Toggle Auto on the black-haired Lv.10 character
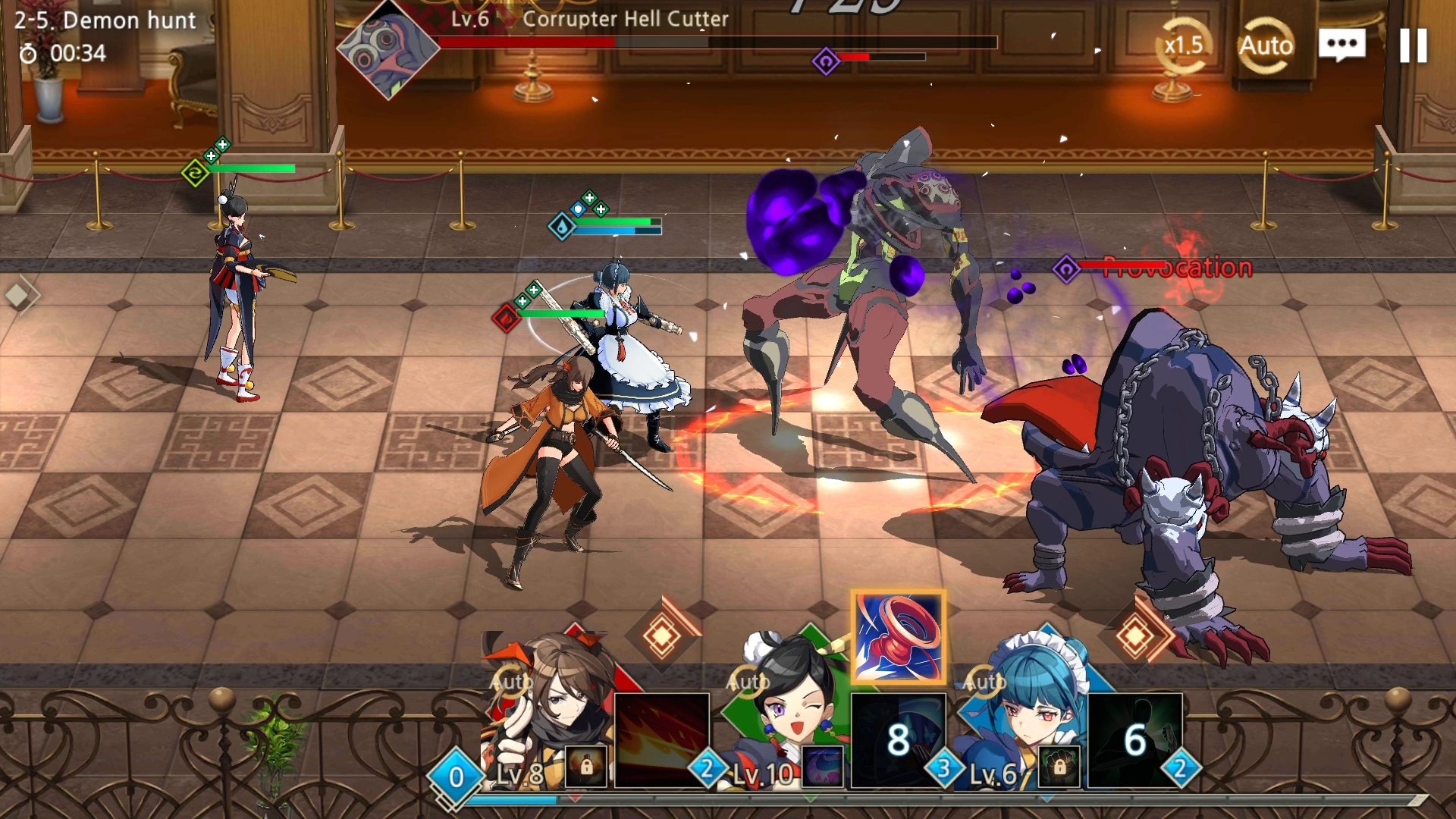This screenshot has width=1456, height=819. [747, 682]
